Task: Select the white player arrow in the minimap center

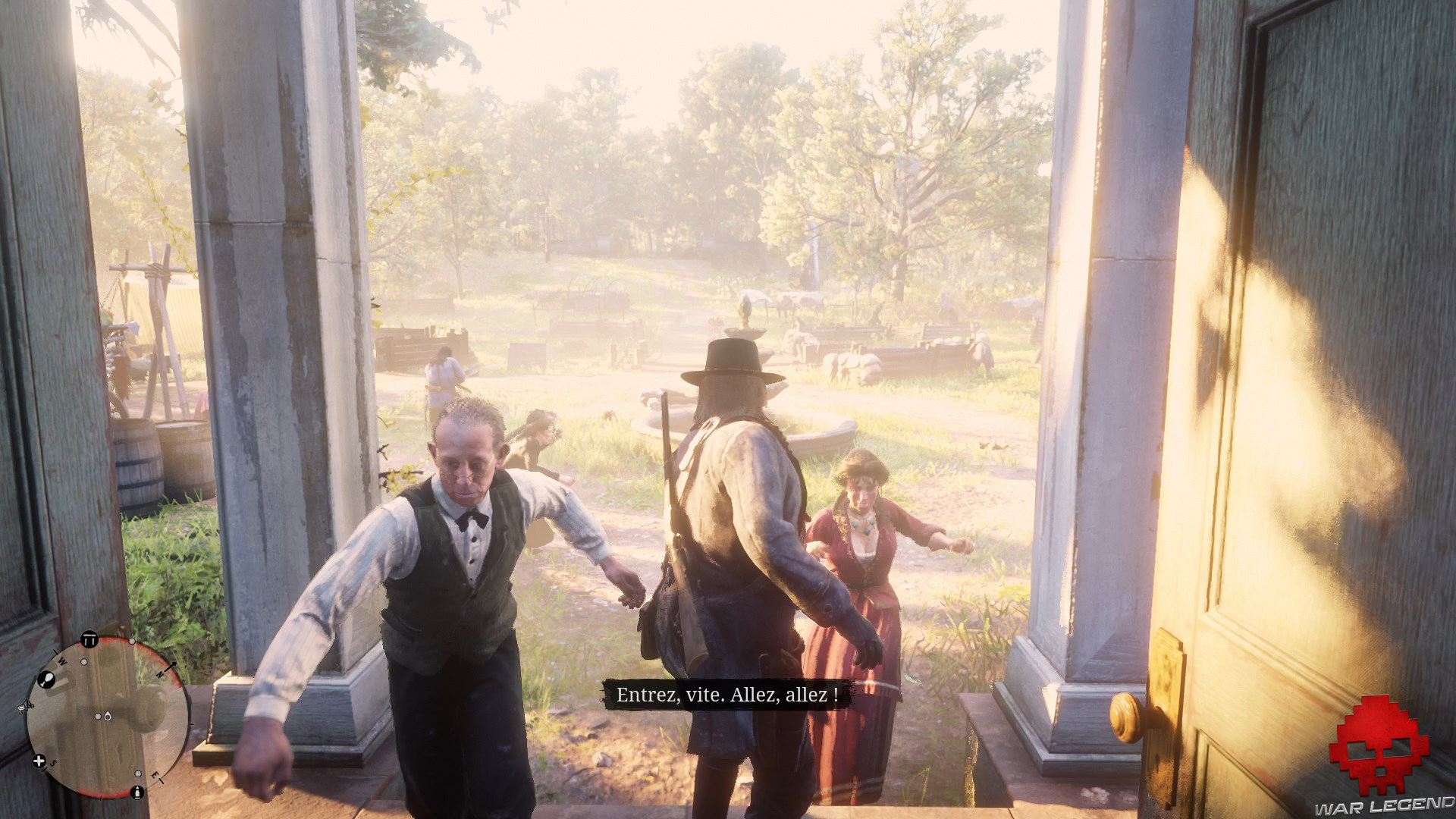Action: click(99, 716)
